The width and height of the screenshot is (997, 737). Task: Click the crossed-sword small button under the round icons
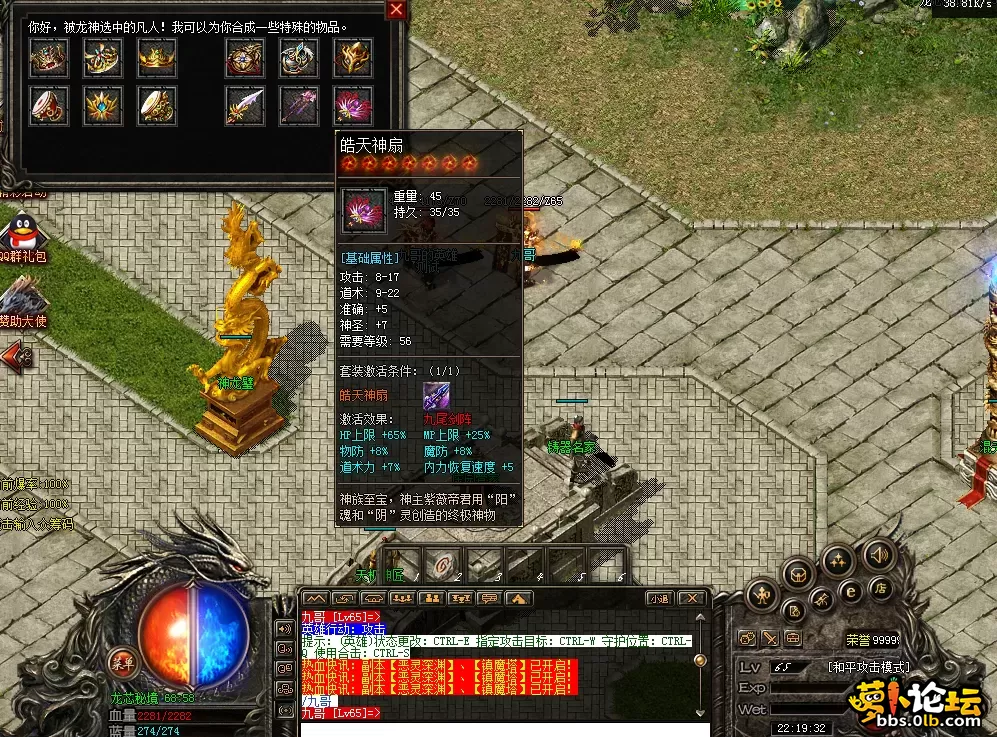click(770, 637)
